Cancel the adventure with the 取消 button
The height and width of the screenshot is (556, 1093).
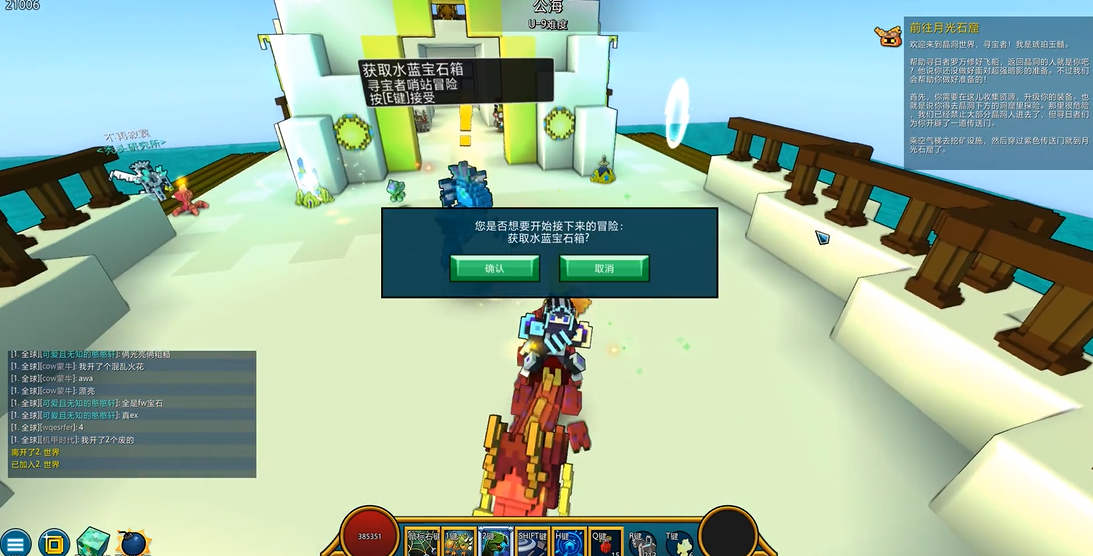[x=604, y=268]
